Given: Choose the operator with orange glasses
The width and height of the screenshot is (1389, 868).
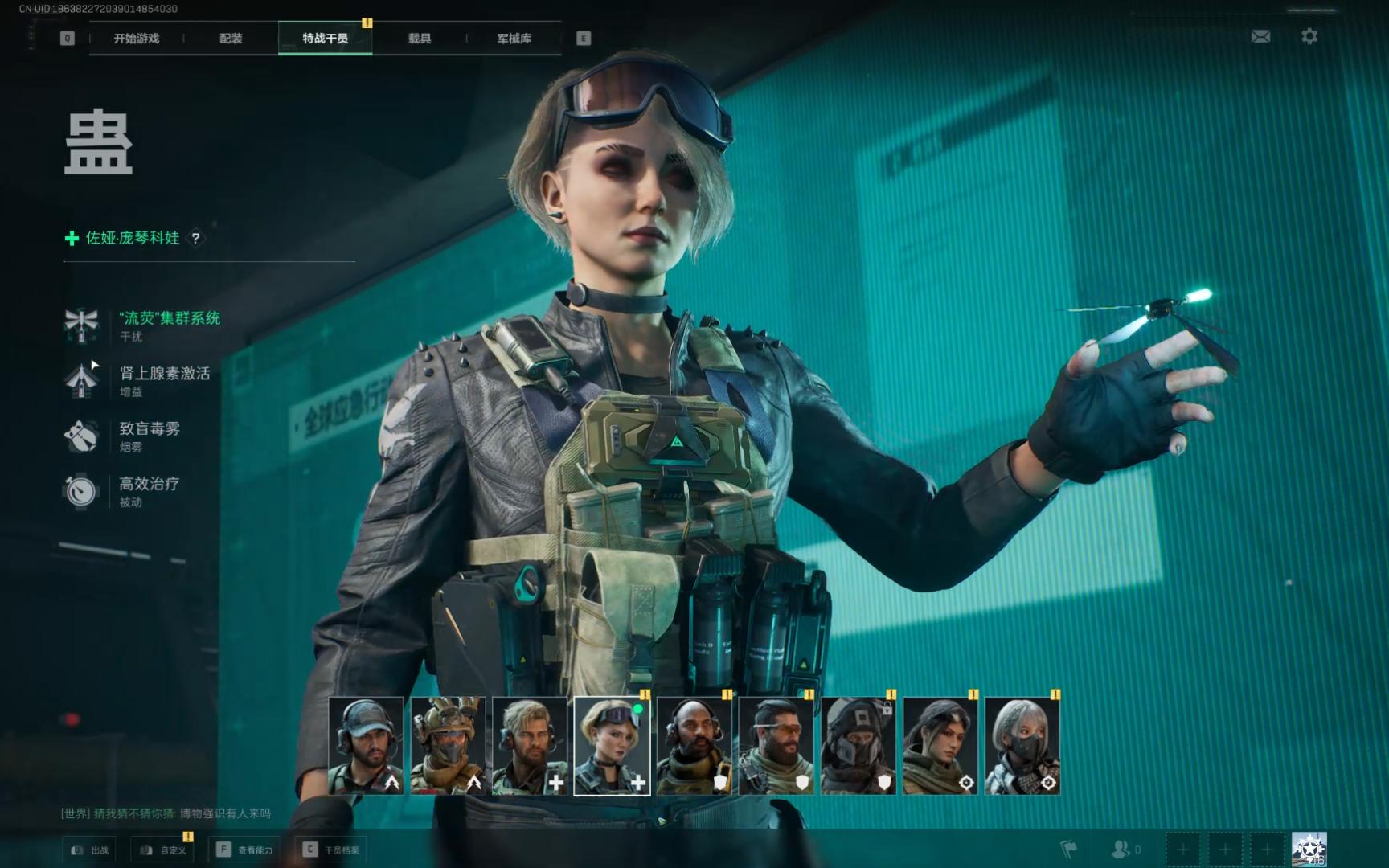Looking at the screenshot, I should pyautogui.click(x=776, y=746).
